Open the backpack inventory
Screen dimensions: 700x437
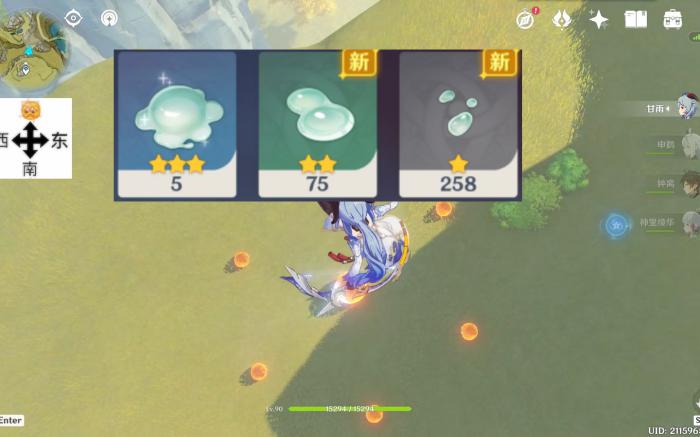pyautogui.click(x=673, y=19)
